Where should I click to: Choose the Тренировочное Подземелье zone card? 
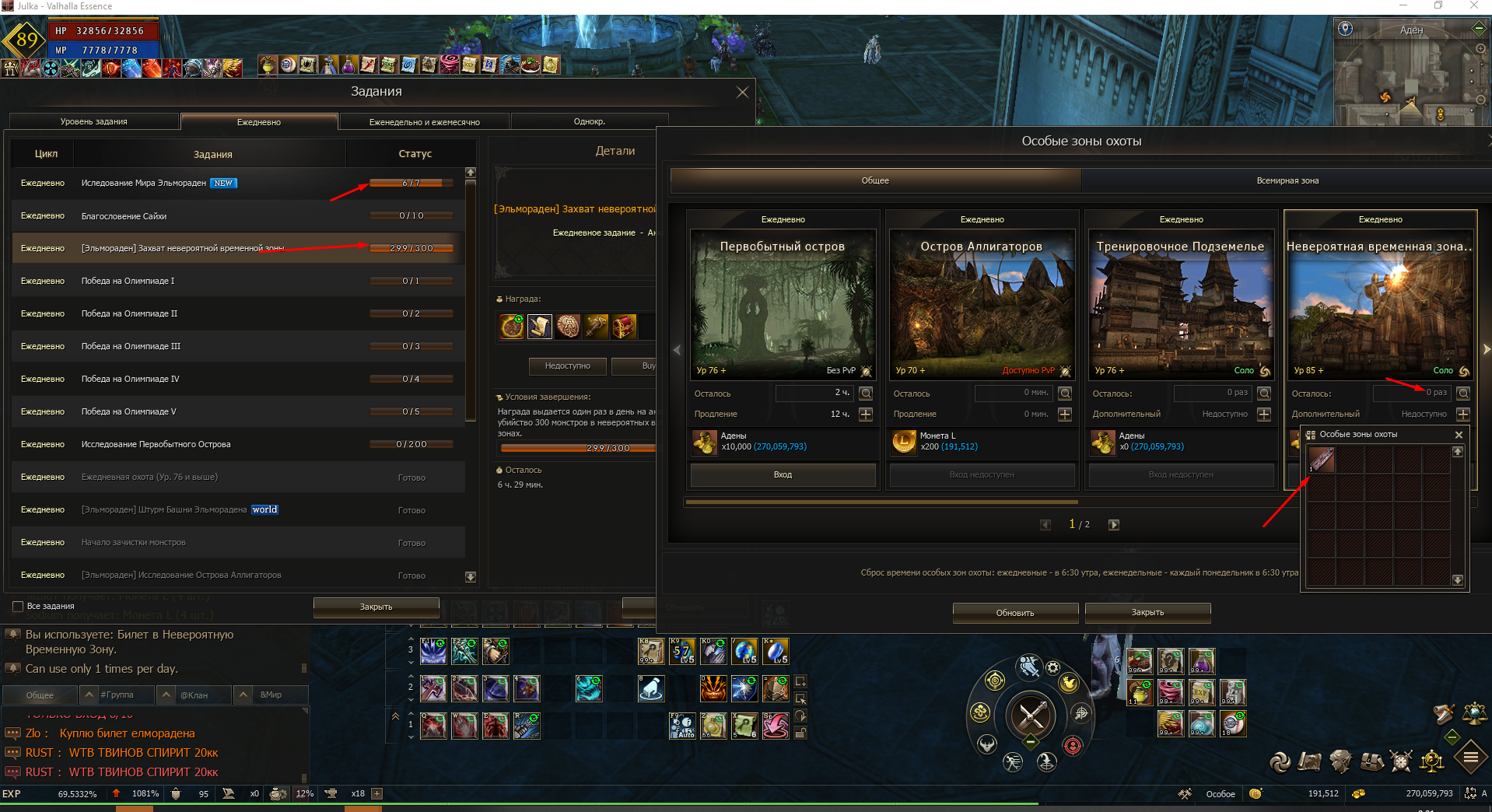1181,303
